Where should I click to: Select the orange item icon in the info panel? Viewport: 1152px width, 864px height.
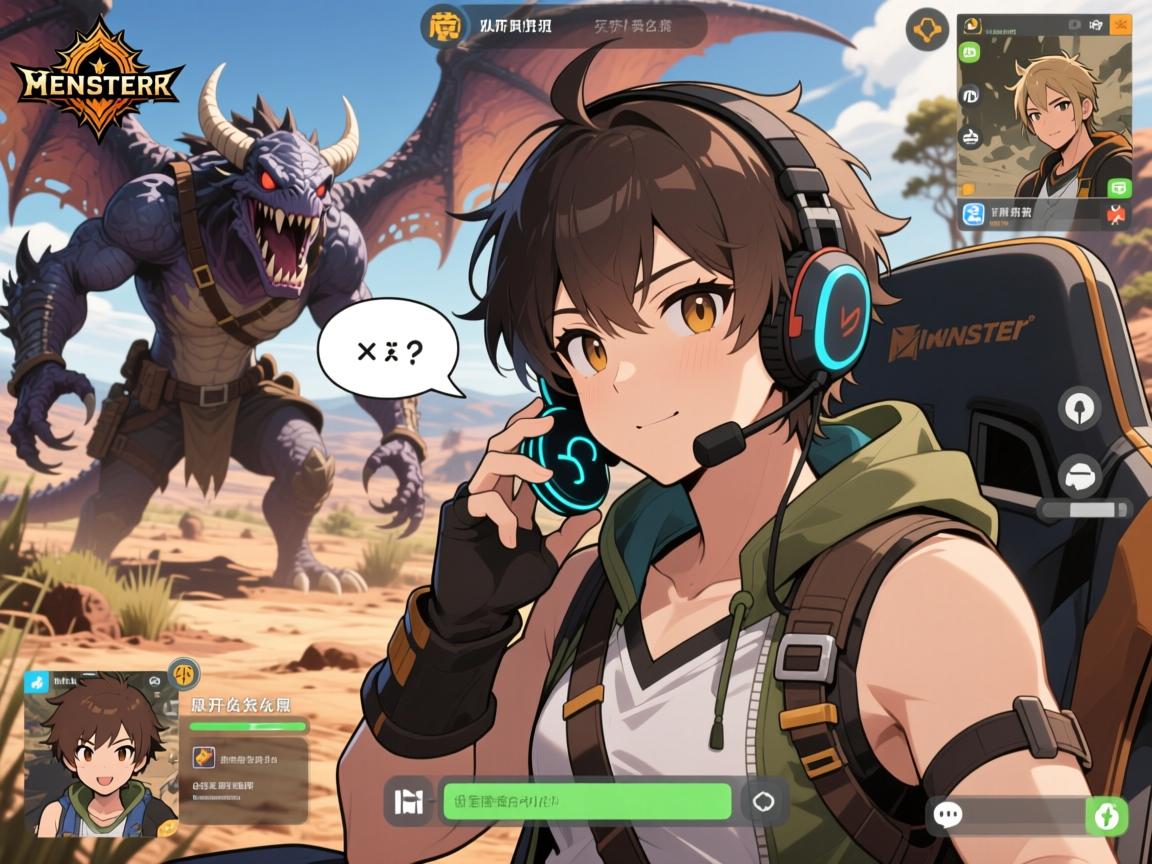[x=204, y=758]
